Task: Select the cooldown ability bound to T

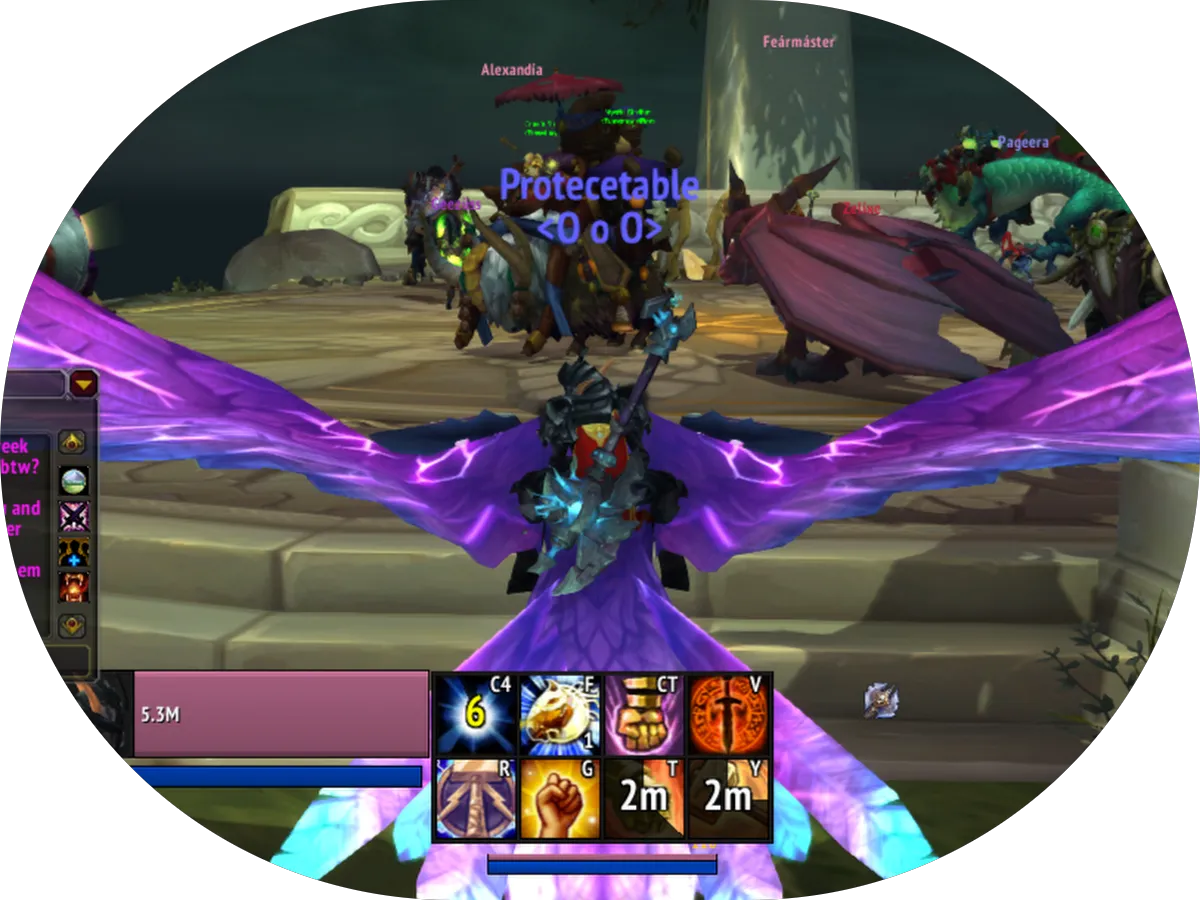Action: (x=644, y=798)
